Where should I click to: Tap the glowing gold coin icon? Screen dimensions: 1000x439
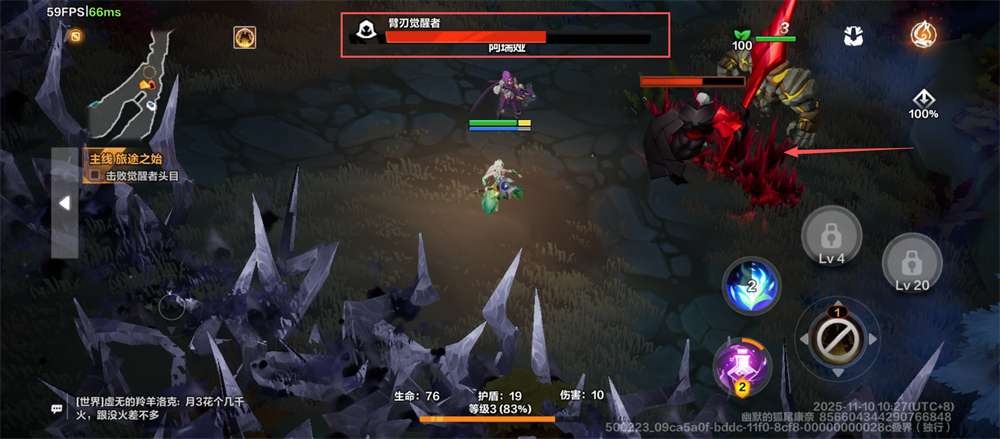coord(75,36)
